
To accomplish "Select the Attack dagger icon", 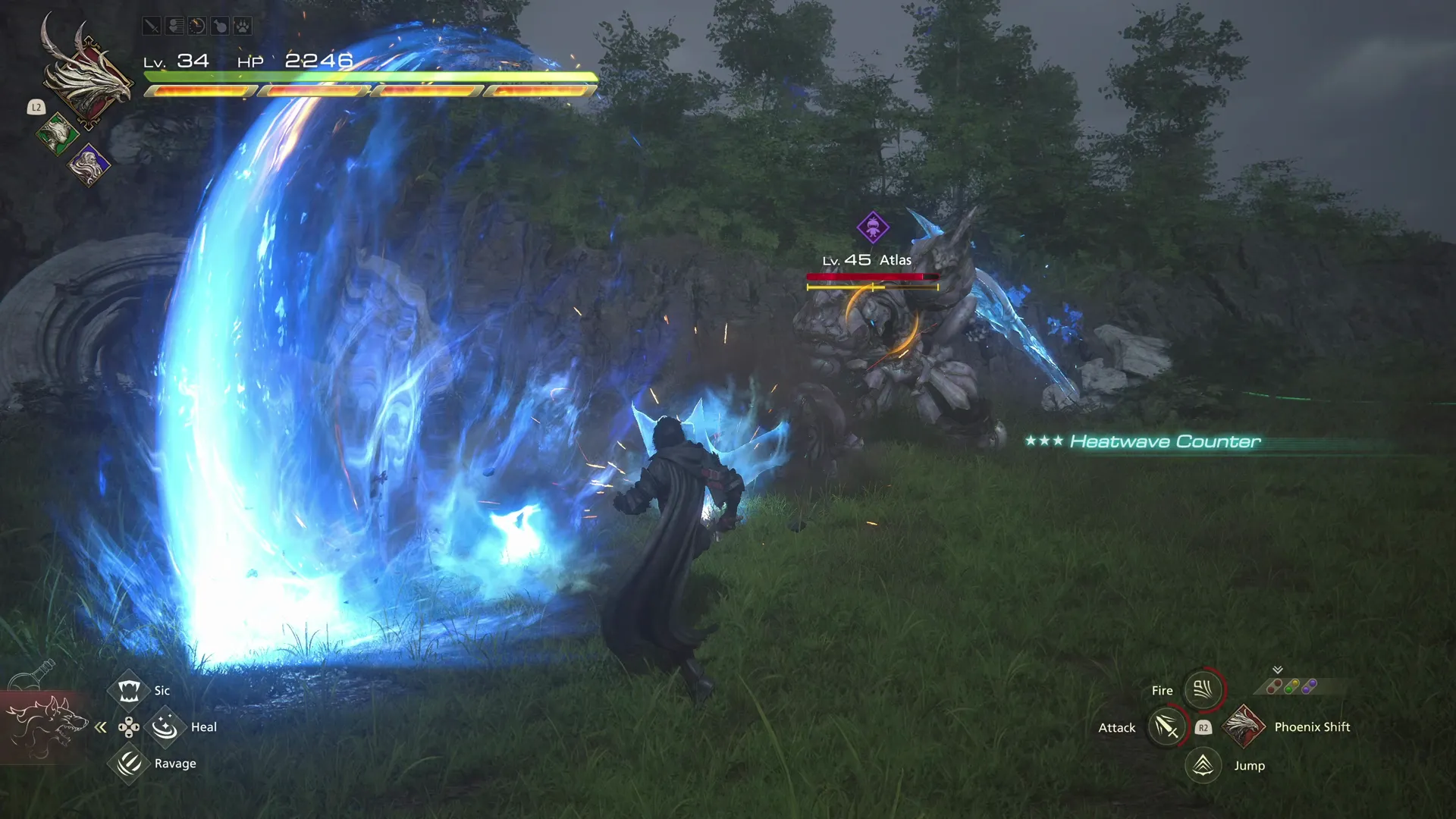I will [1166, 726].
